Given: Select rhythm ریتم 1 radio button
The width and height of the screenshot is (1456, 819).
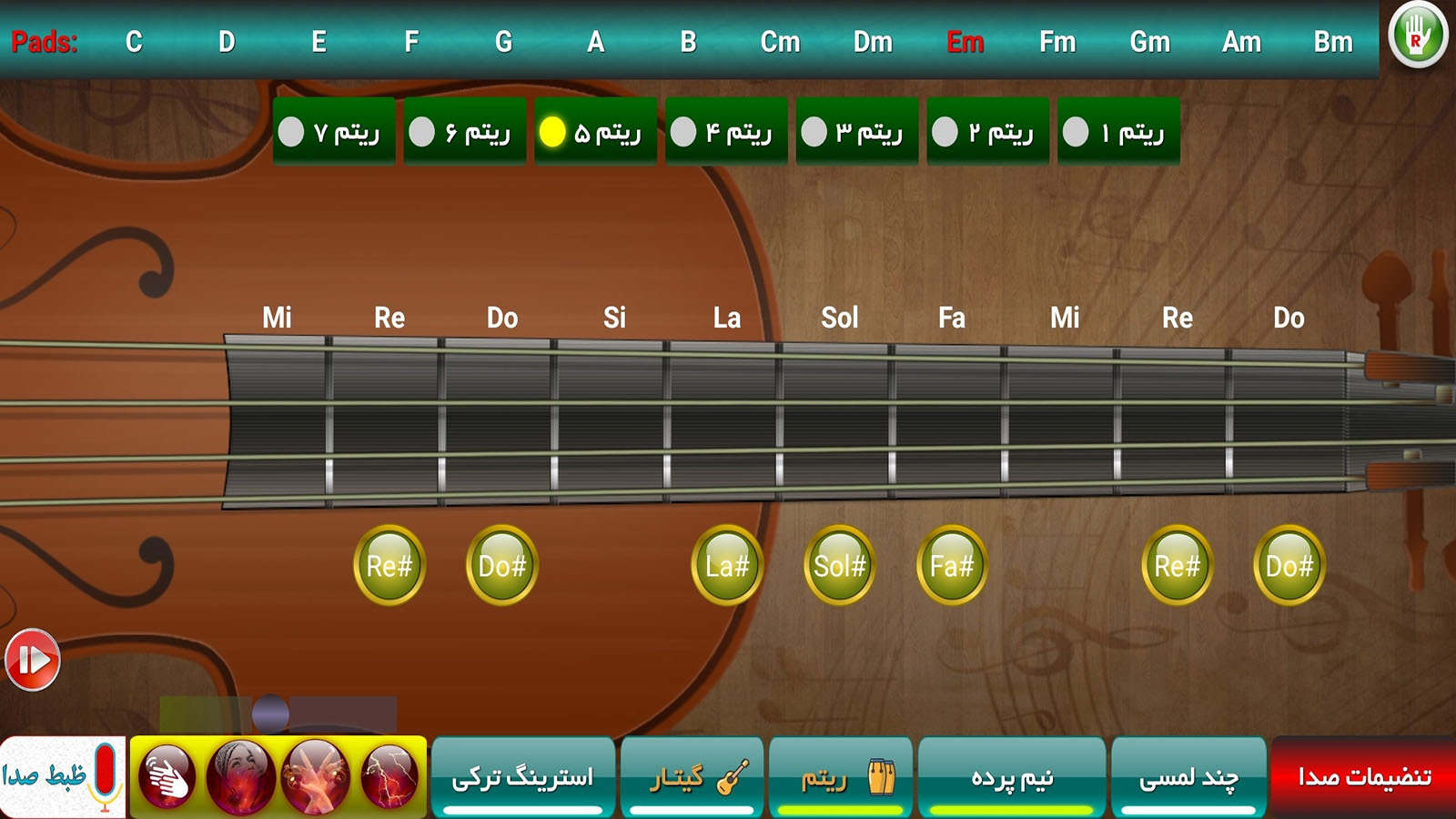Looking at the screenshot, I should (1075, 130).
